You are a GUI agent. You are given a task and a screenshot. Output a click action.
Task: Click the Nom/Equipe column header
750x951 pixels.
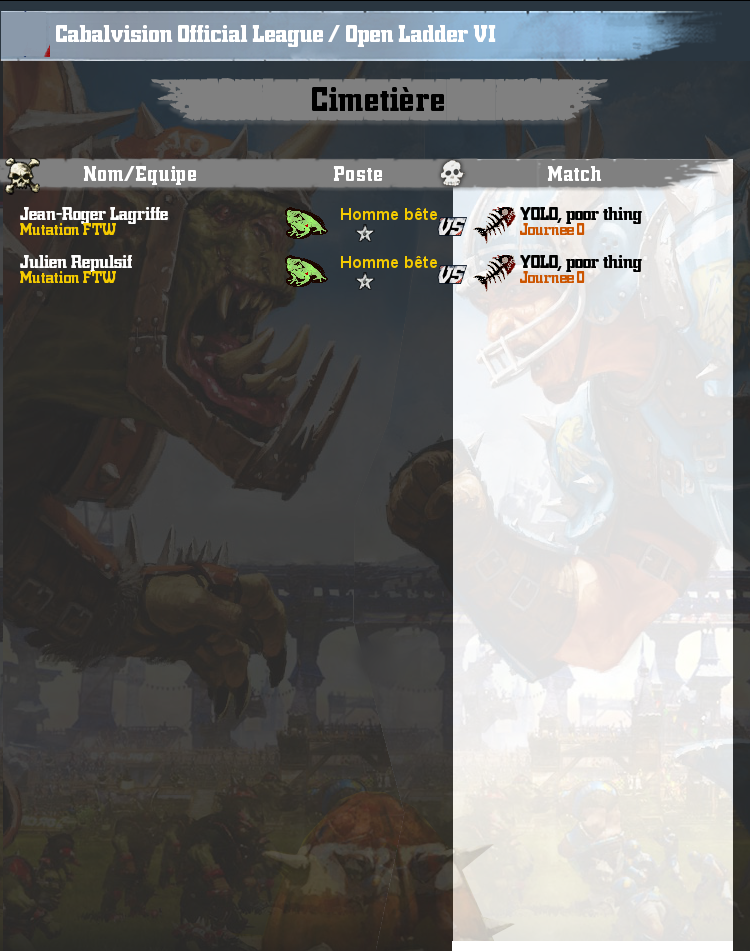pyautogui.click(x=139, y=174)
